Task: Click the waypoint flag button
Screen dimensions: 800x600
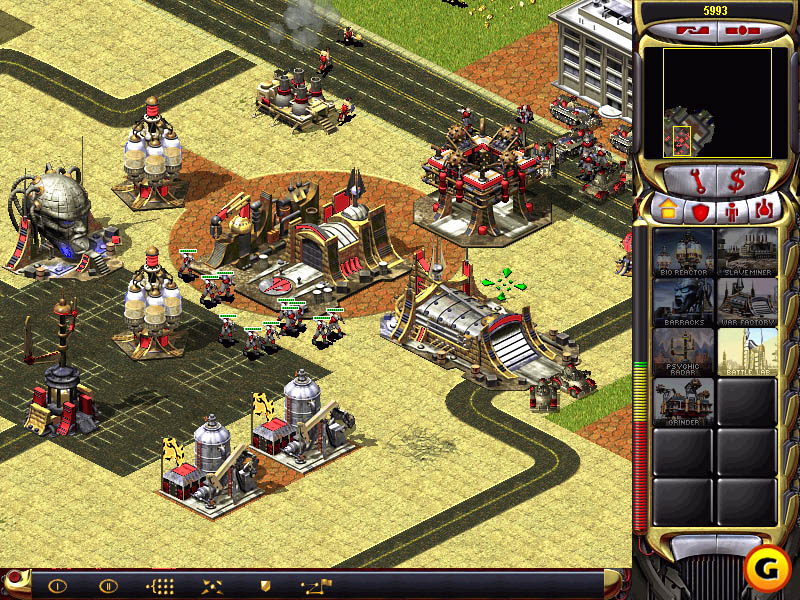Action: click(x=316, y=585)
